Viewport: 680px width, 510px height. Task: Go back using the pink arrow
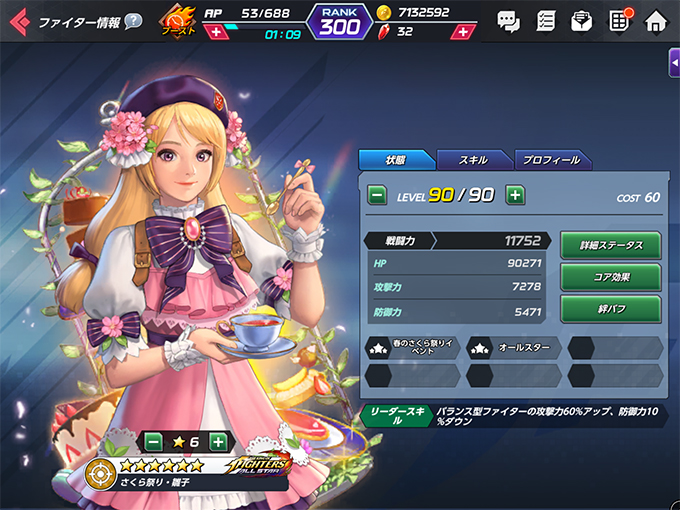(x=18, y=21)
